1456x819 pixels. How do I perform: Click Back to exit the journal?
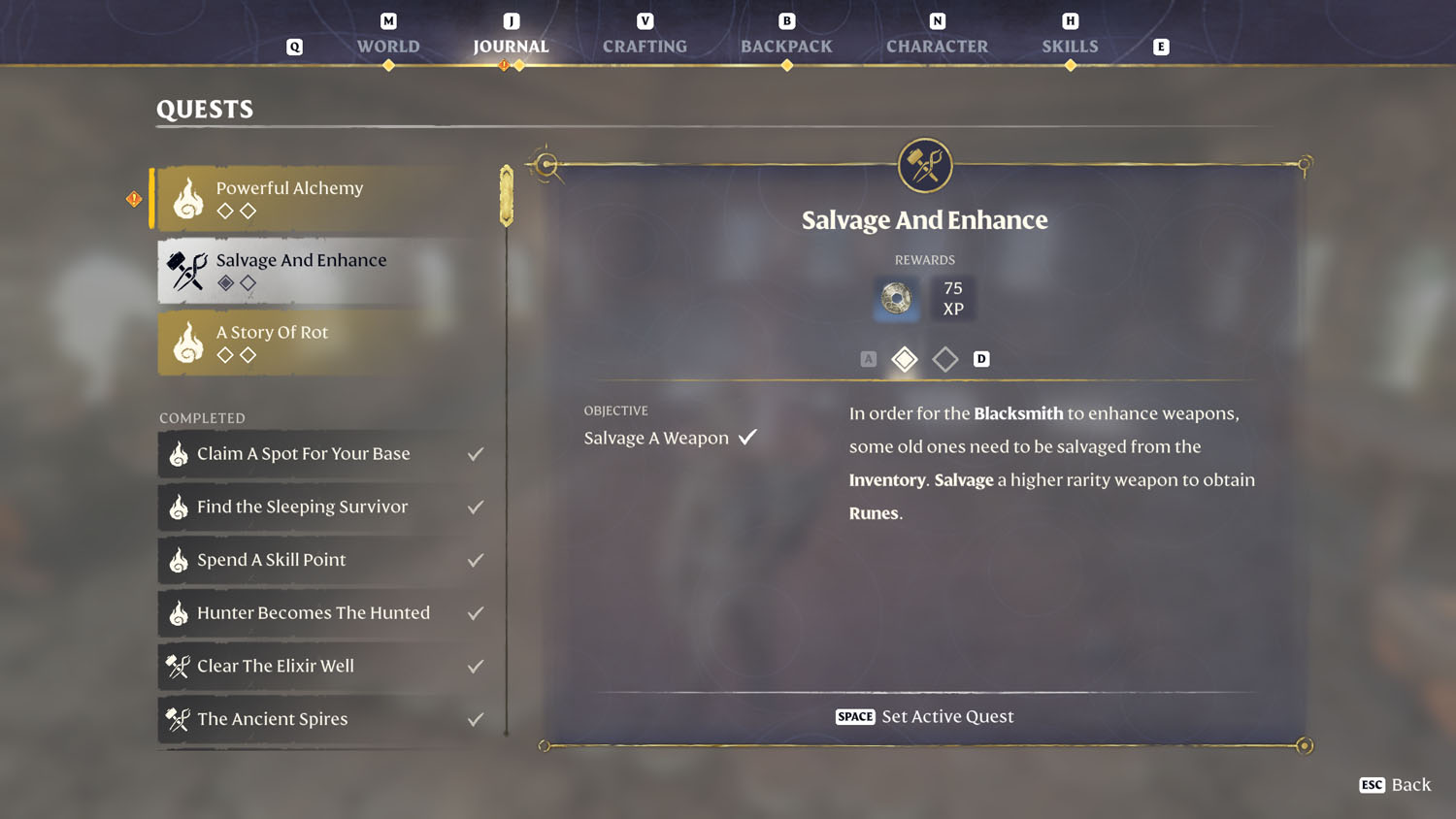1395,785
